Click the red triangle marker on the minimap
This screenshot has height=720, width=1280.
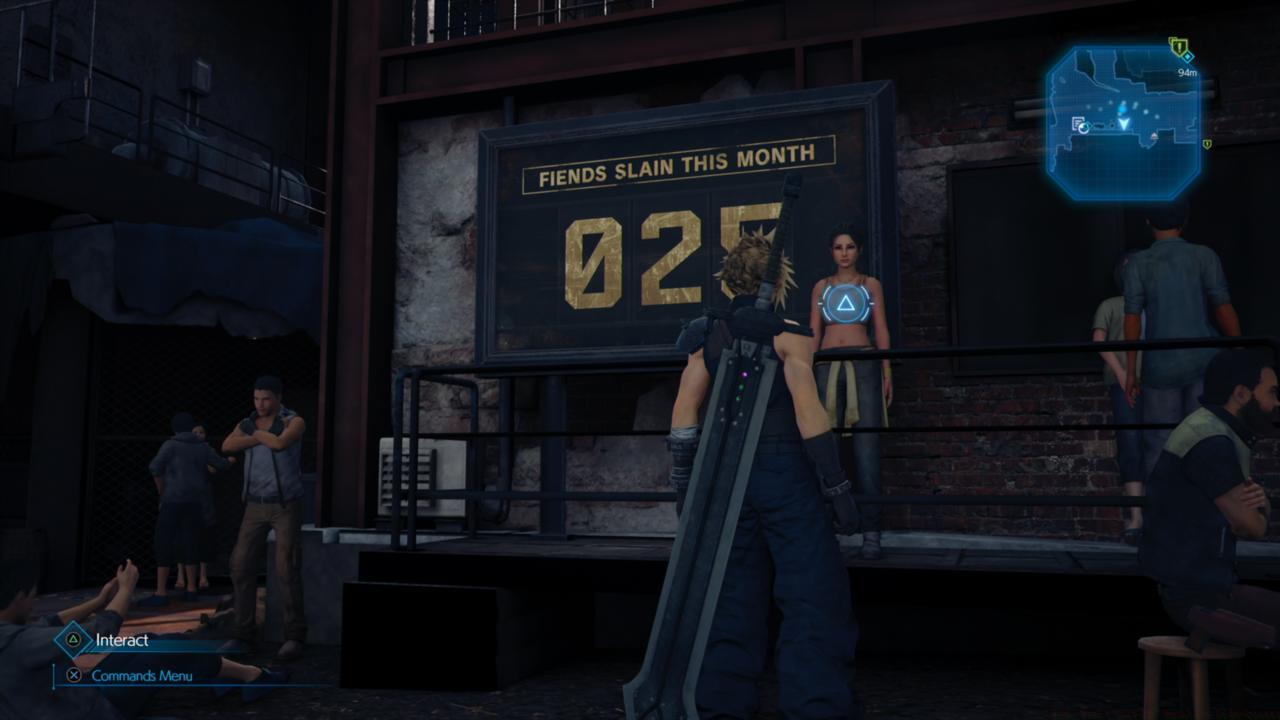click(x=1154, y=137)
